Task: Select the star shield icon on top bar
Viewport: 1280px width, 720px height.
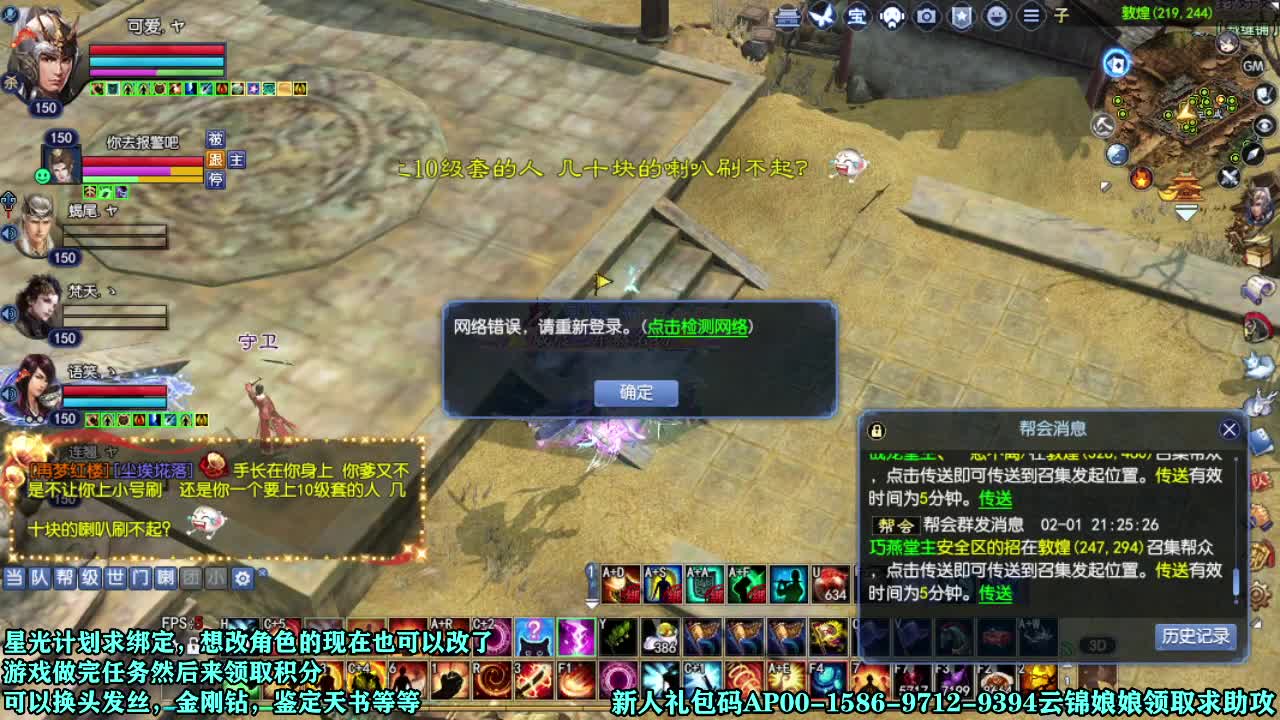Action: [x=961, y=16]
